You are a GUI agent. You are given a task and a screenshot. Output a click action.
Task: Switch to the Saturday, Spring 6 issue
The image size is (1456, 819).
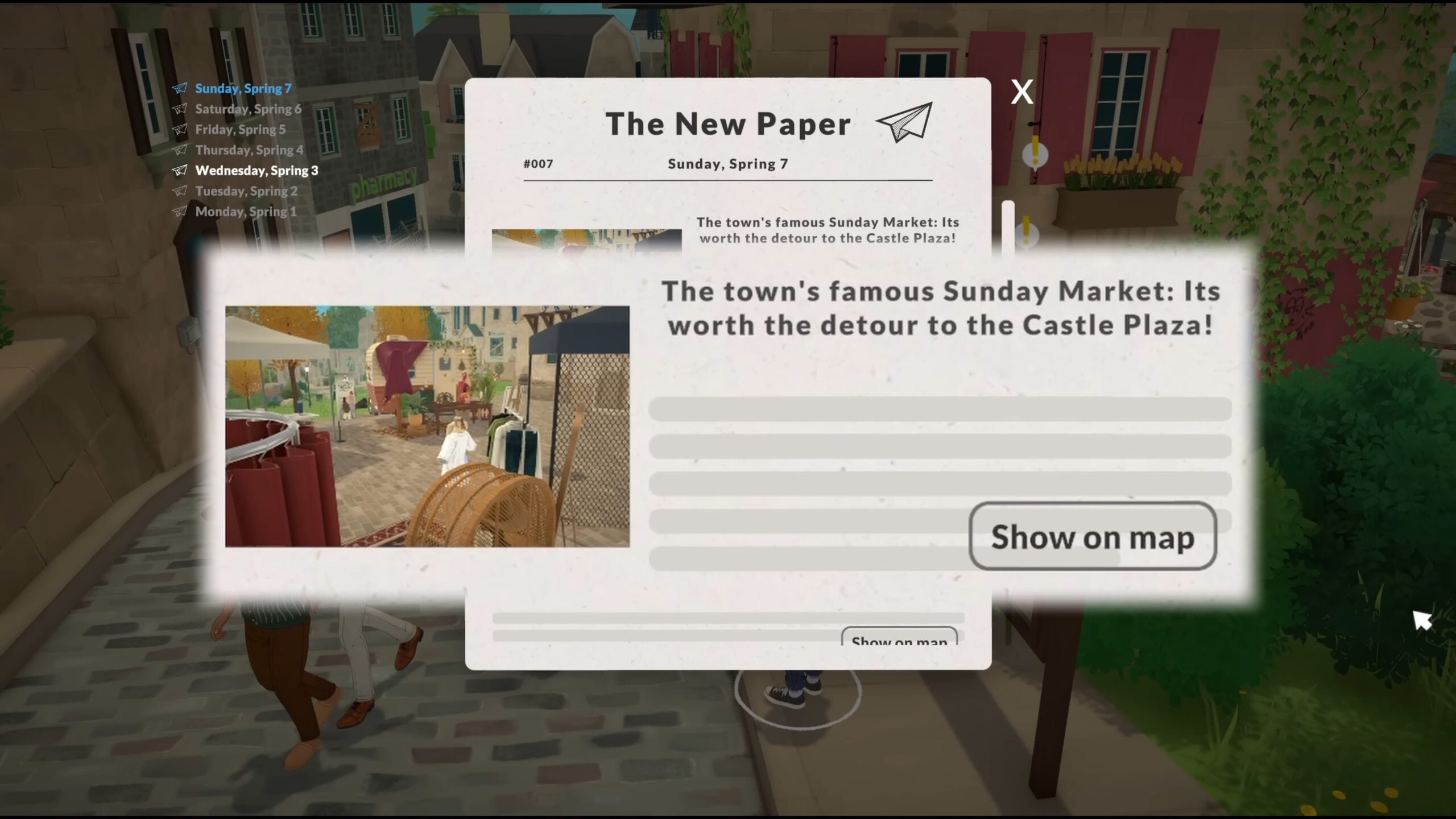tap(247, 109)
